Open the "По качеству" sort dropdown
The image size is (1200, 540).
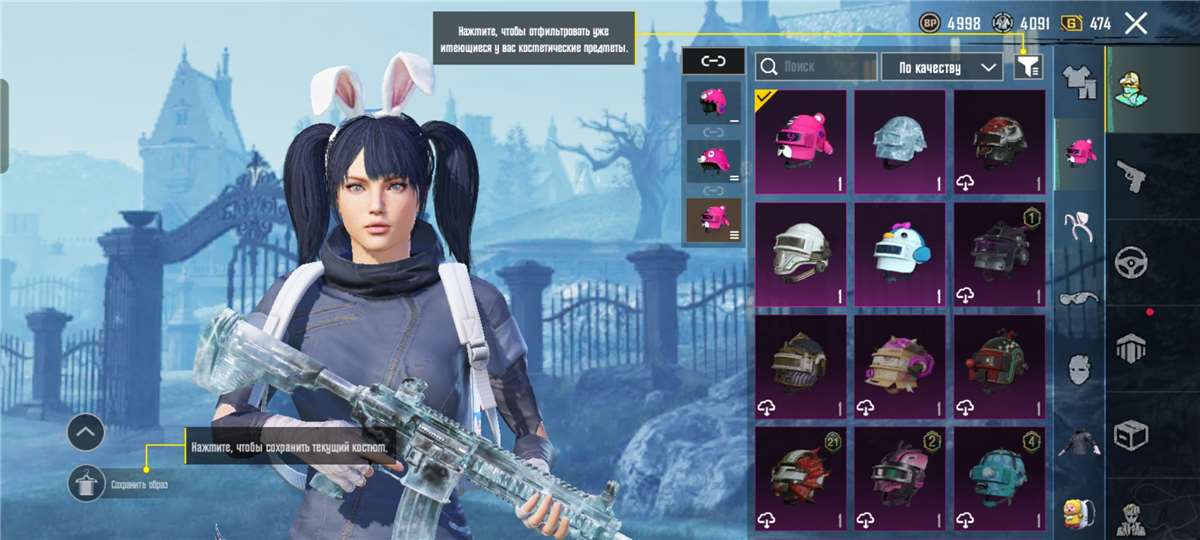click(941, 67)
